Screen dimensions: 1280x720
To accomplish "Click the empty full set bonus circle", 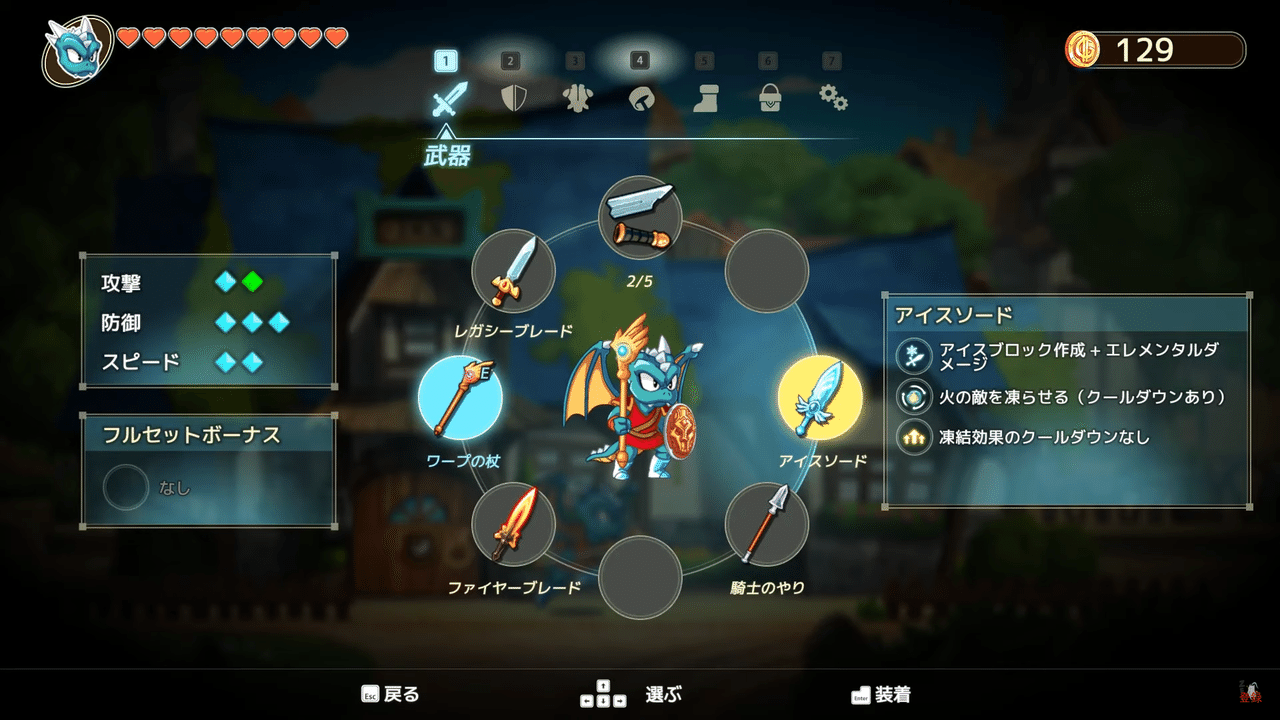I will [126, 487].
